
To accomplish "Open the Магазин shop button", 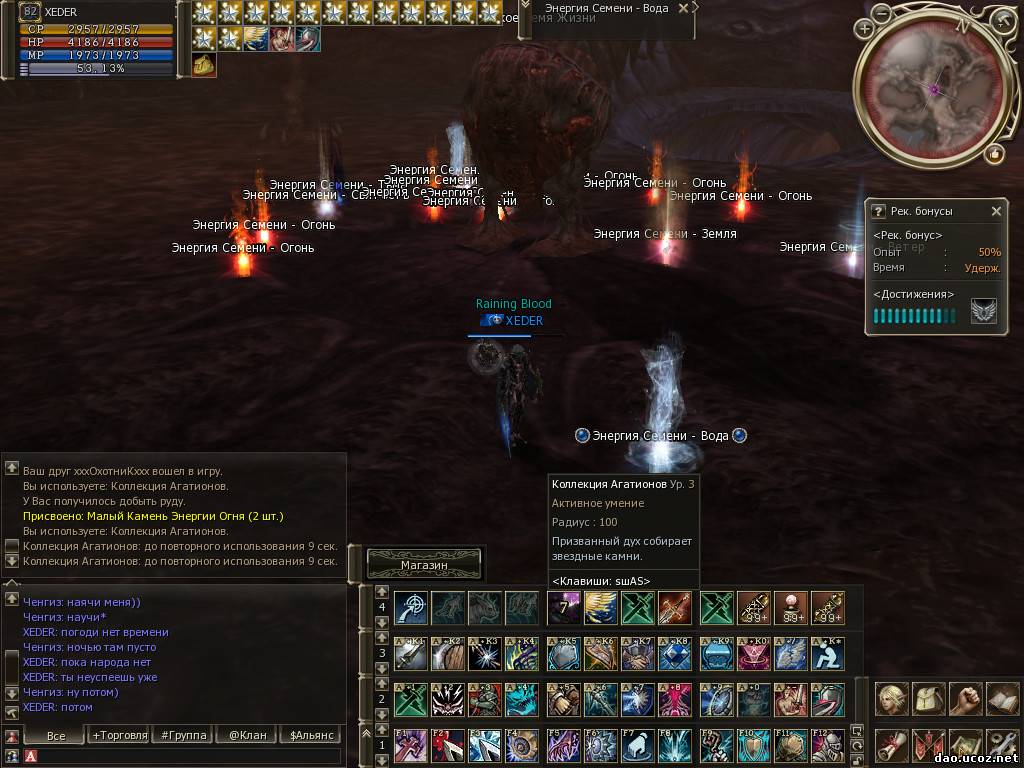I will [x=424, y=565].
